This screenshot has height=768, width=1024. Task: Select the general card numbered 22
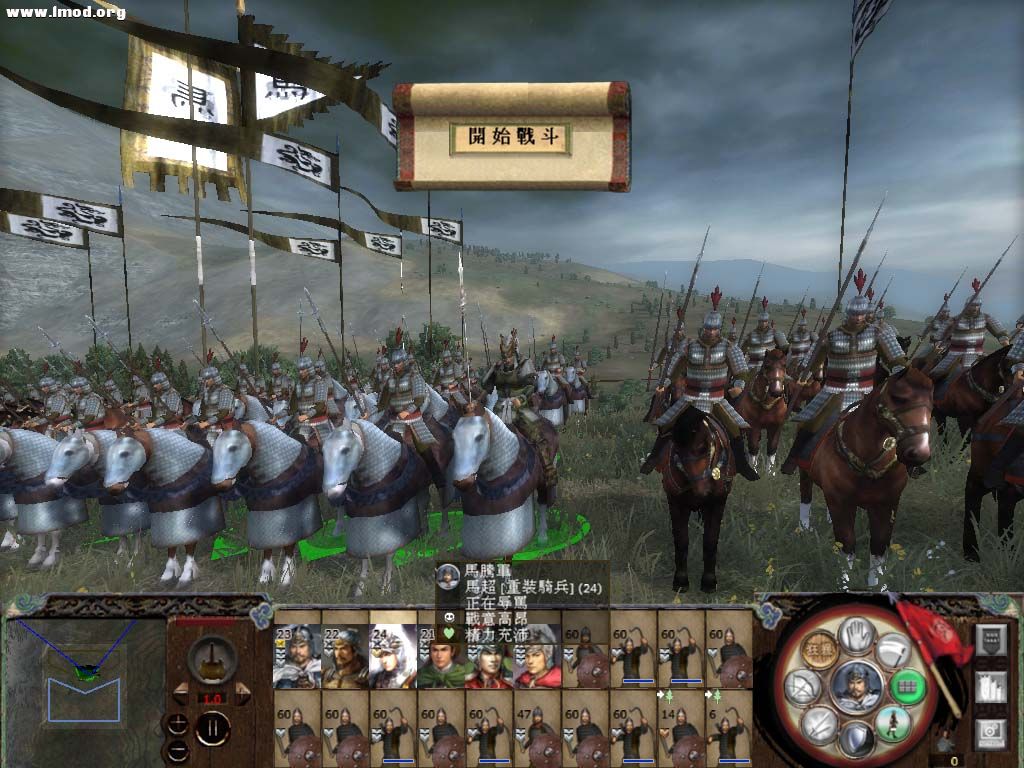click(x=345, y=657)
